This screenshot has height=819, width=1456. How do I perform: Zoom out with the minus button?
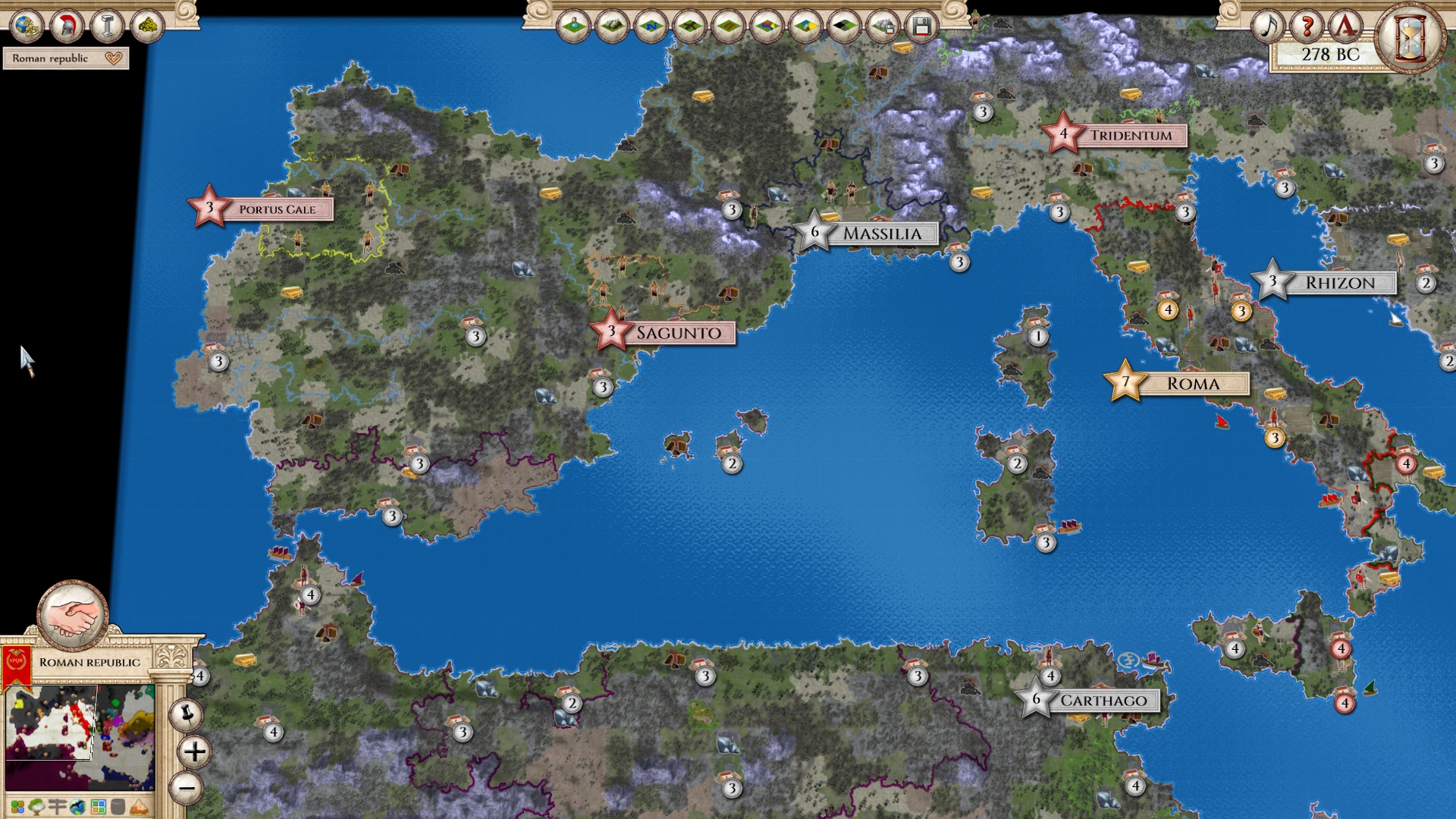(x=187, y=787)
